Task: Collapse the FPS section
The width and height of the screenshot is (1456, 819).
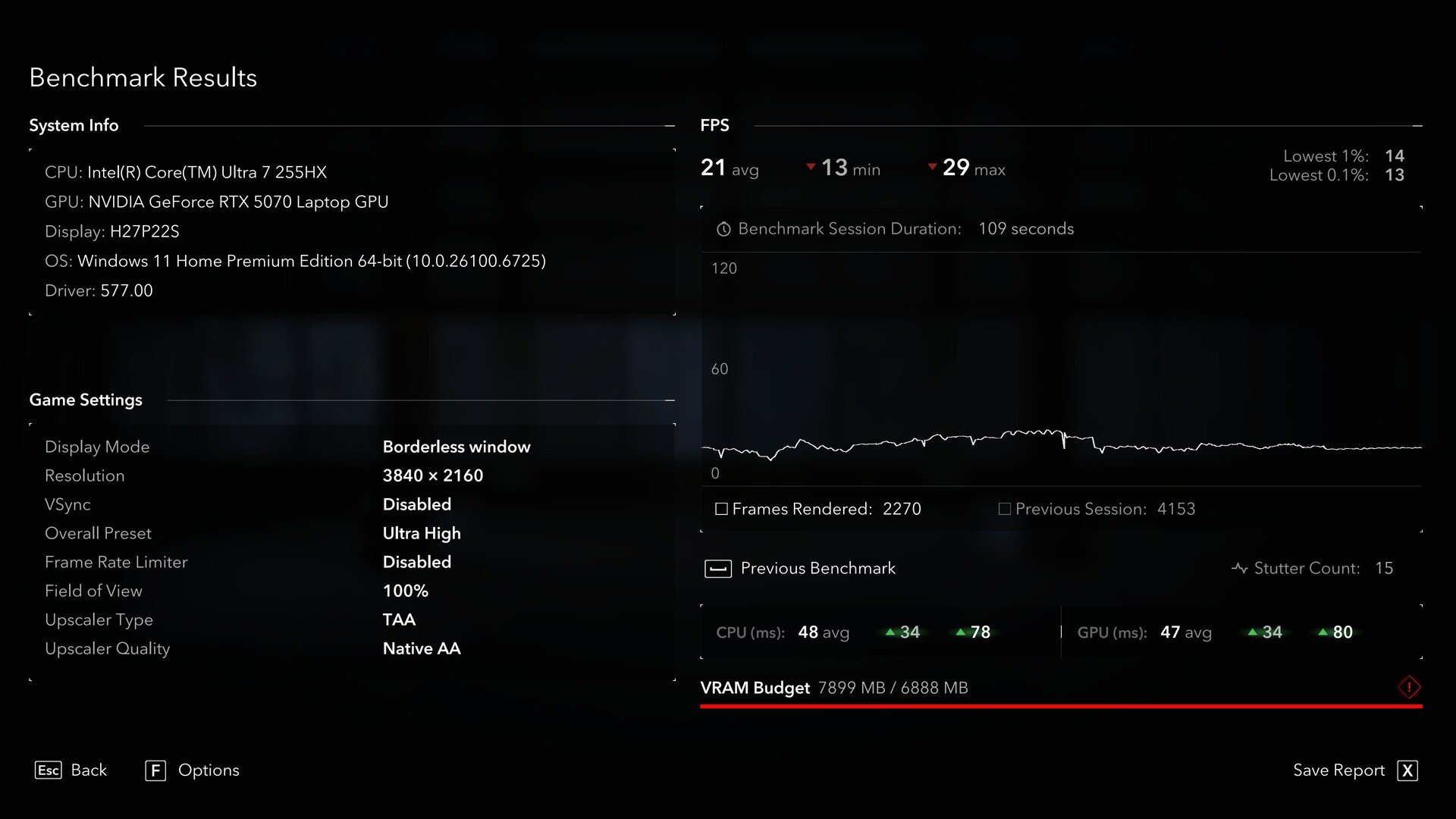Action: click(1417, 126)
